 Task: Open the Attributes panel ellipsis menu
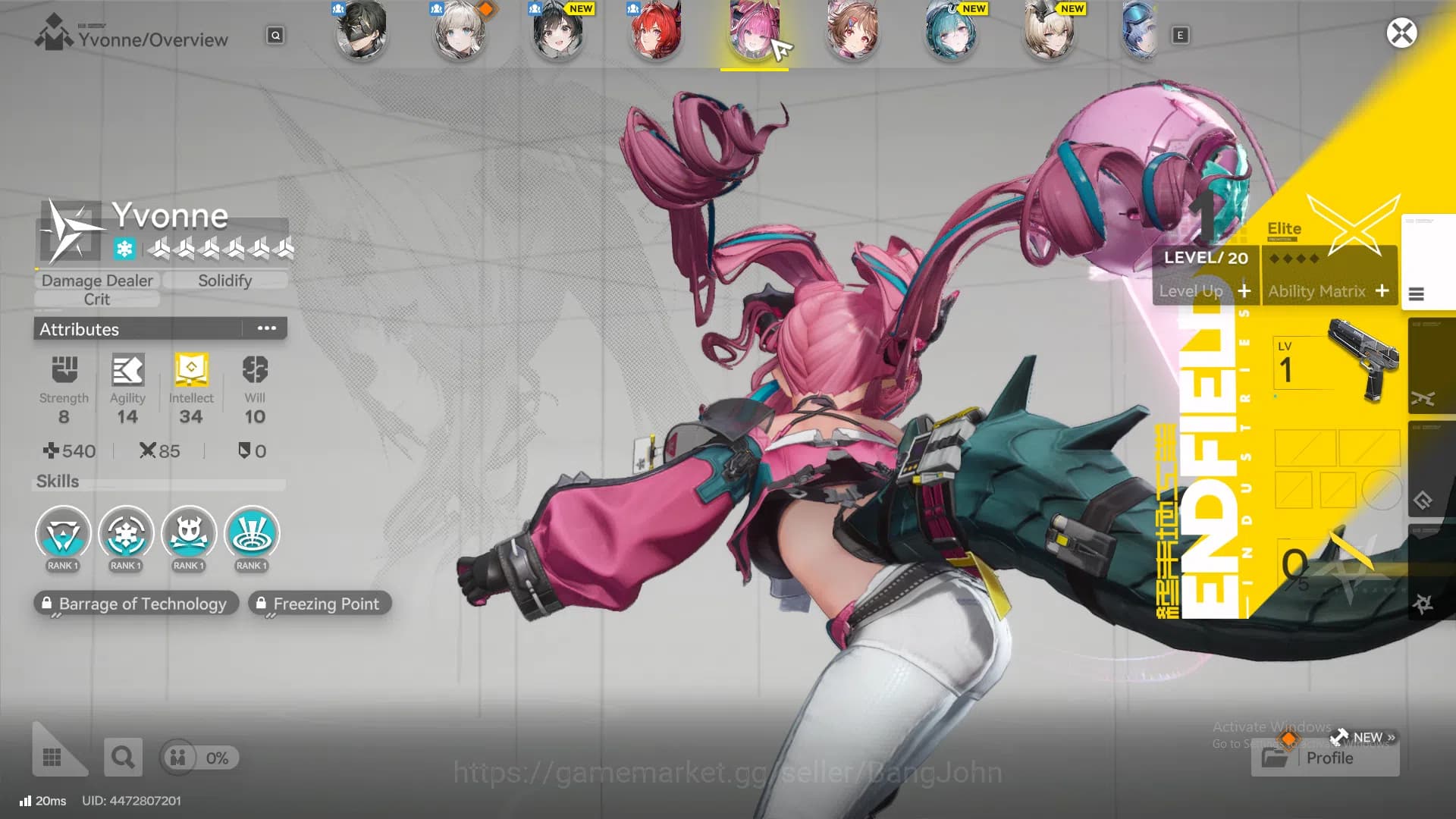click(x=266, y=328)
